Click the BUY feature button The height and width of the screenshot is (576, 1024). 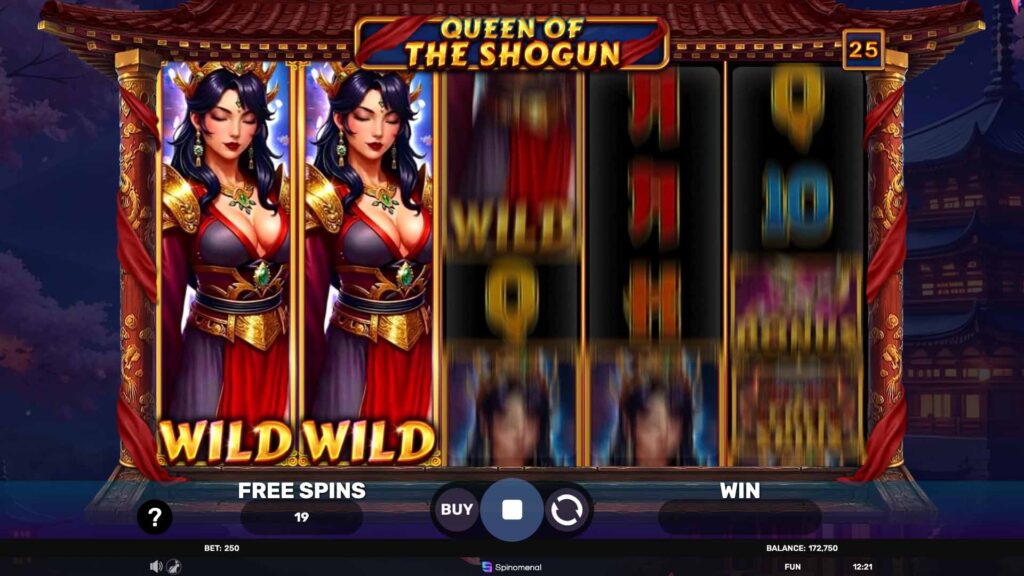(457, 510)
